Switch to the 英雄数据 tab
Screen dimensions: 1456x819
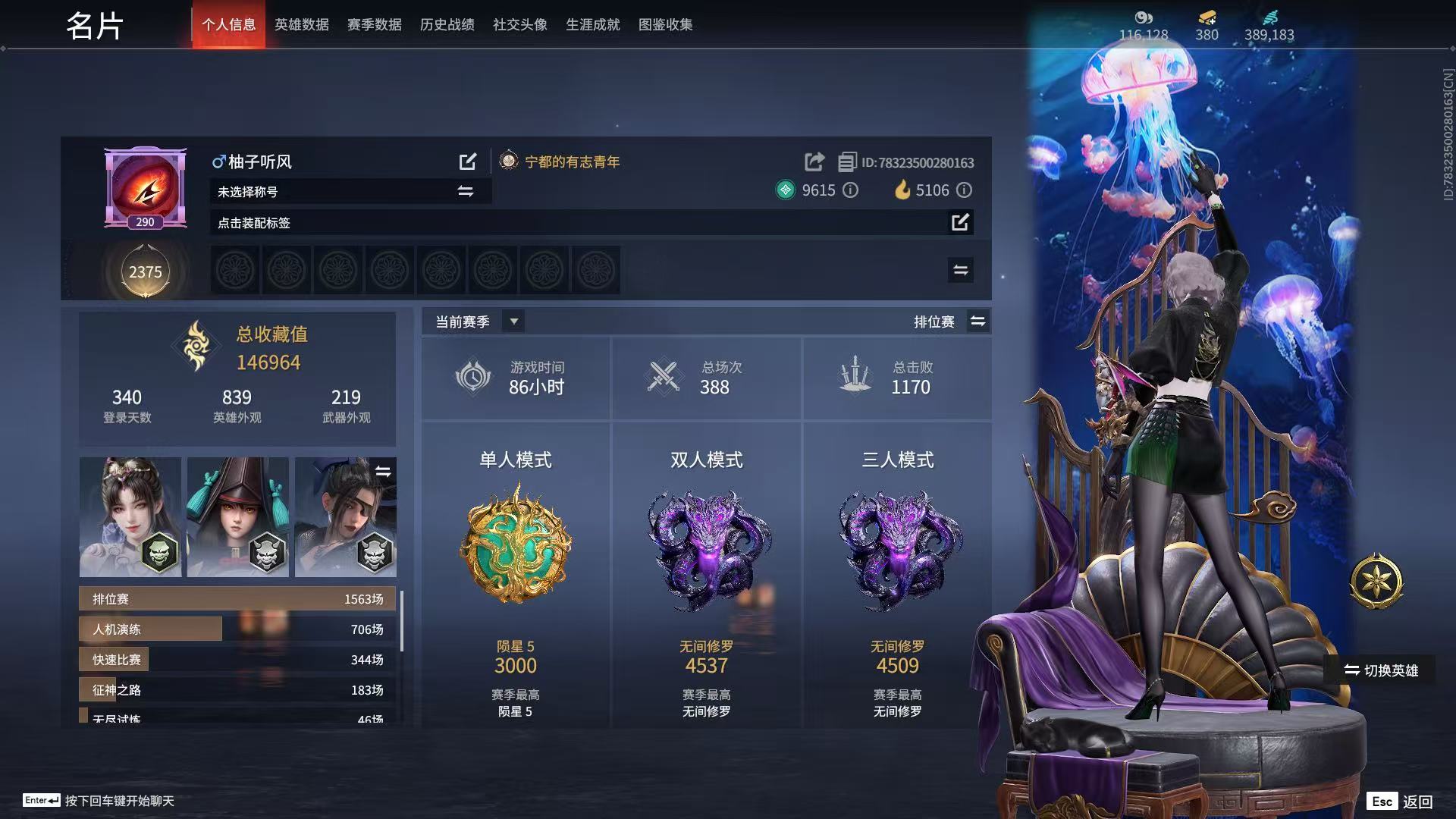(x=301, y=25)
